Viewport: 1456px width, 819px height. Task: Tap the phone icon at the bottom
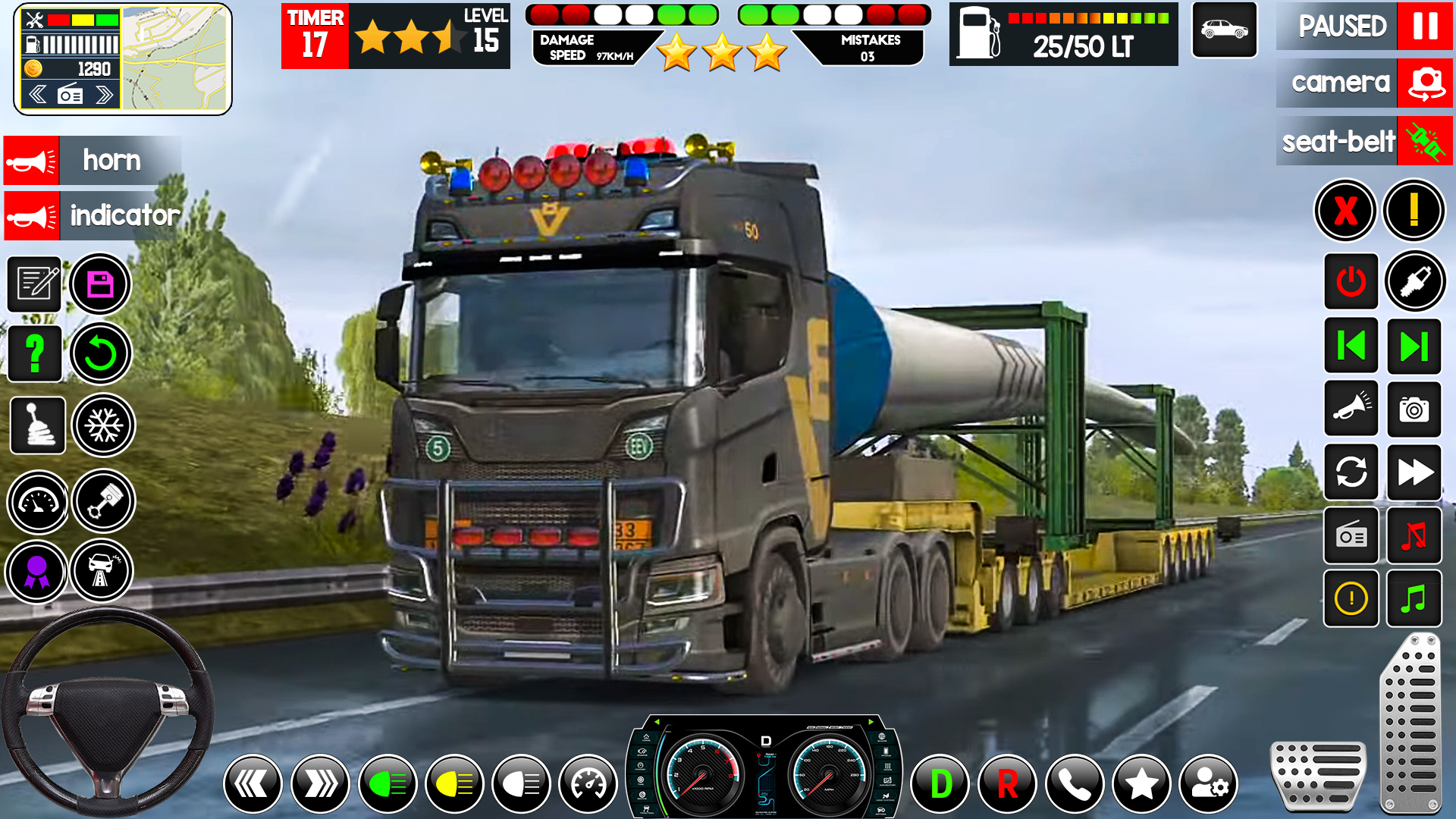(1075, 783)
